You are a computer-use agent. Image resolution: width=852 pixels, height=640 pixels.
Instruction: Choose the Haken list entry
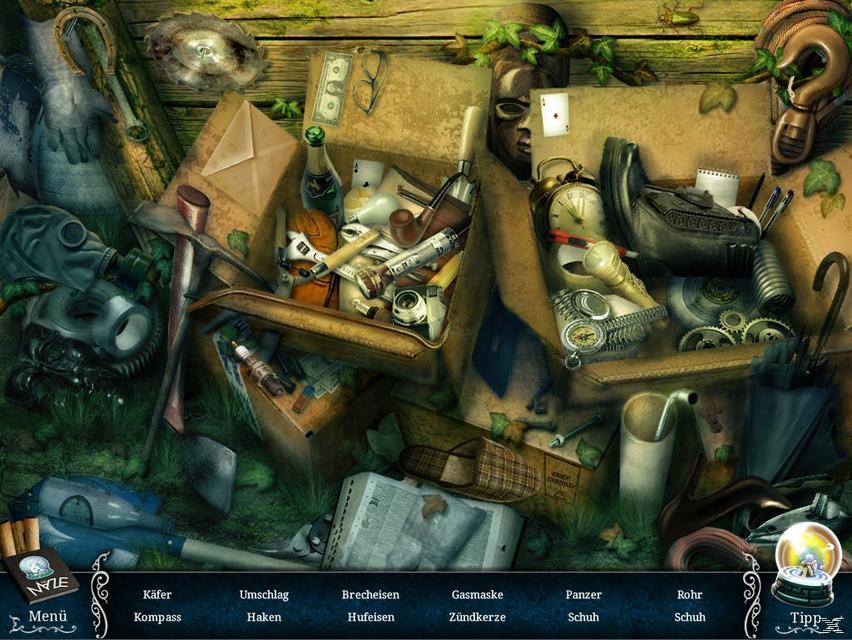point(264,617)
